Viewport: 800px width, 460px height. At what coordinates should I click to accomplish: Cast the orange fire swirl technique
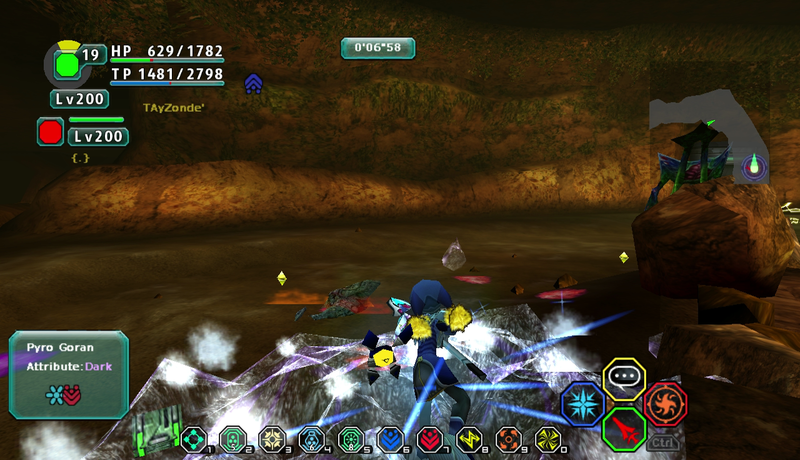click(665, 404)
